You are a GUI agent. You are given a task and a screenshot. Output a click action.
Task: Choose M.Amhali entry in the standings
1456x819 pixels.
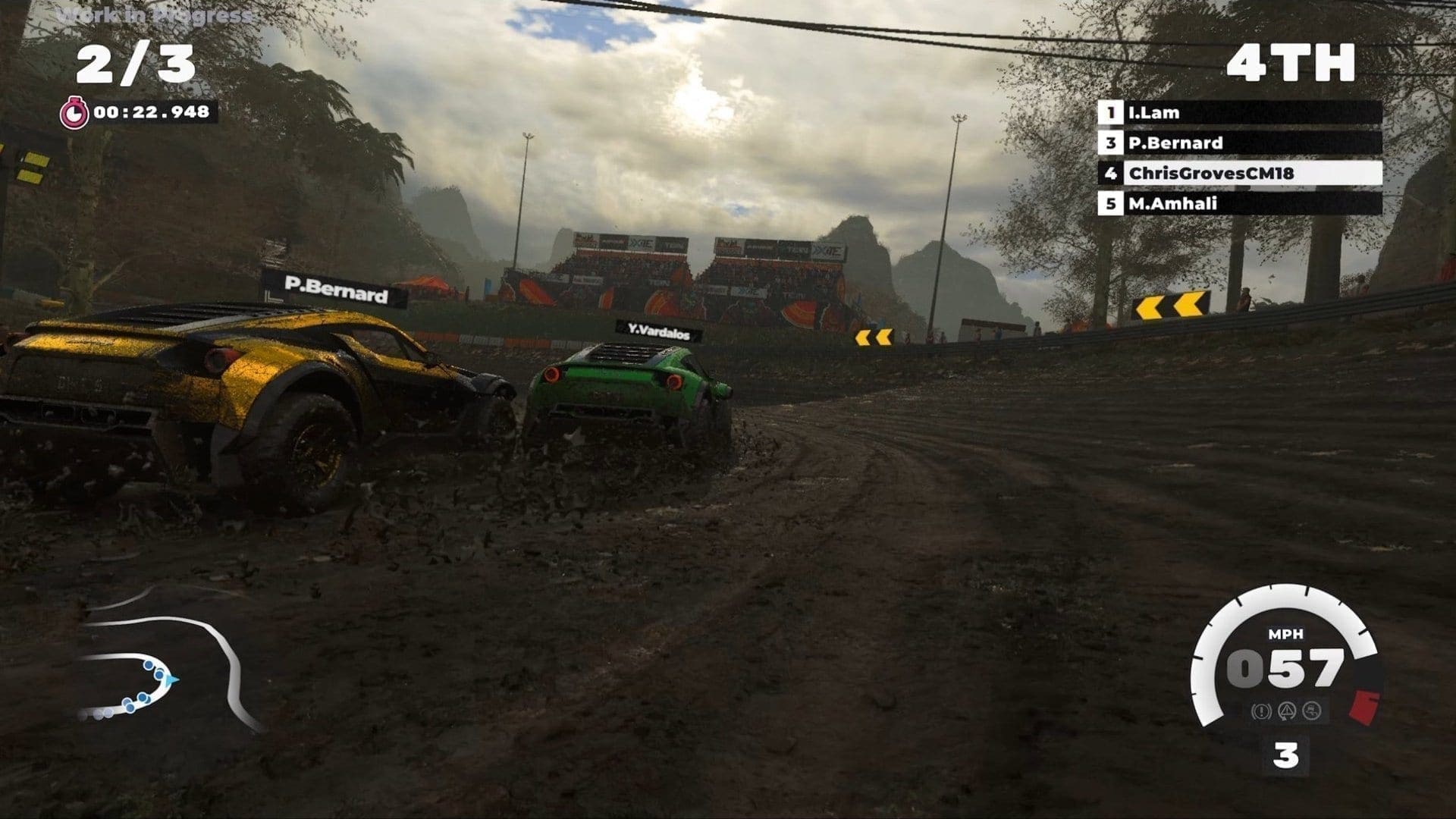1239,203
